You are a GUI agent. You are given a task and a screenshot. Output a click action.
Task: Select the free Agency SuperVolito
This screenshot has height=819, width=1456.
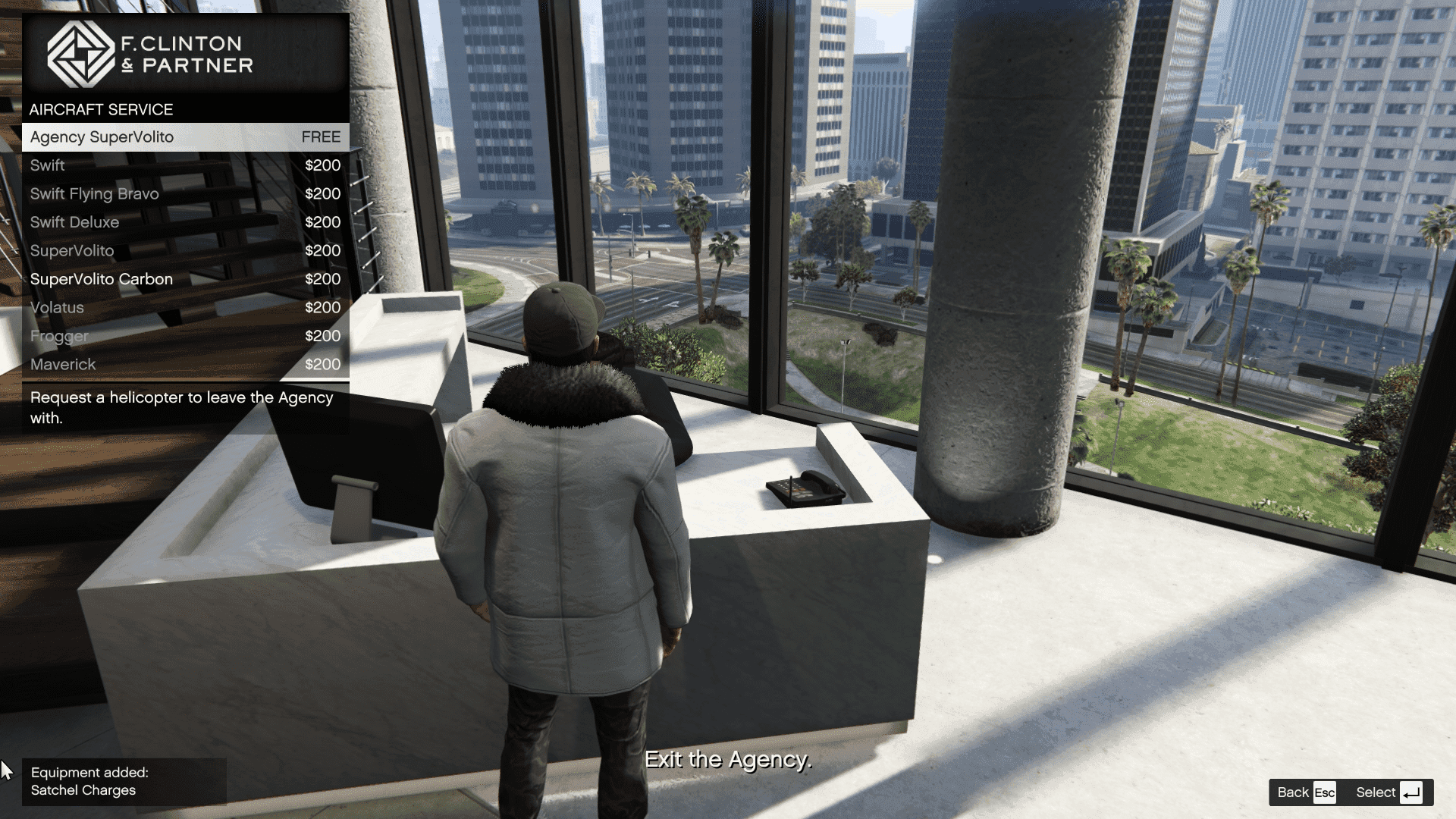coord(185,137)
